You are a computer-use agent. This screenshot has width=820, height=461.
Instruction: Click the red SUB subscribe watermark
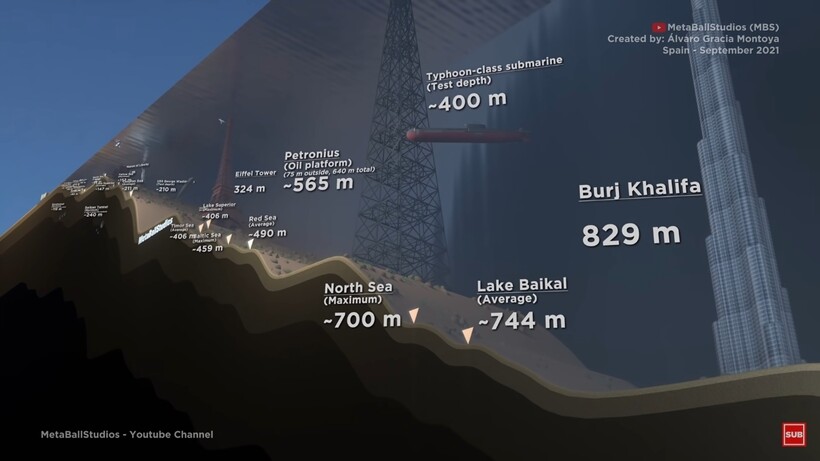(793, 435)
